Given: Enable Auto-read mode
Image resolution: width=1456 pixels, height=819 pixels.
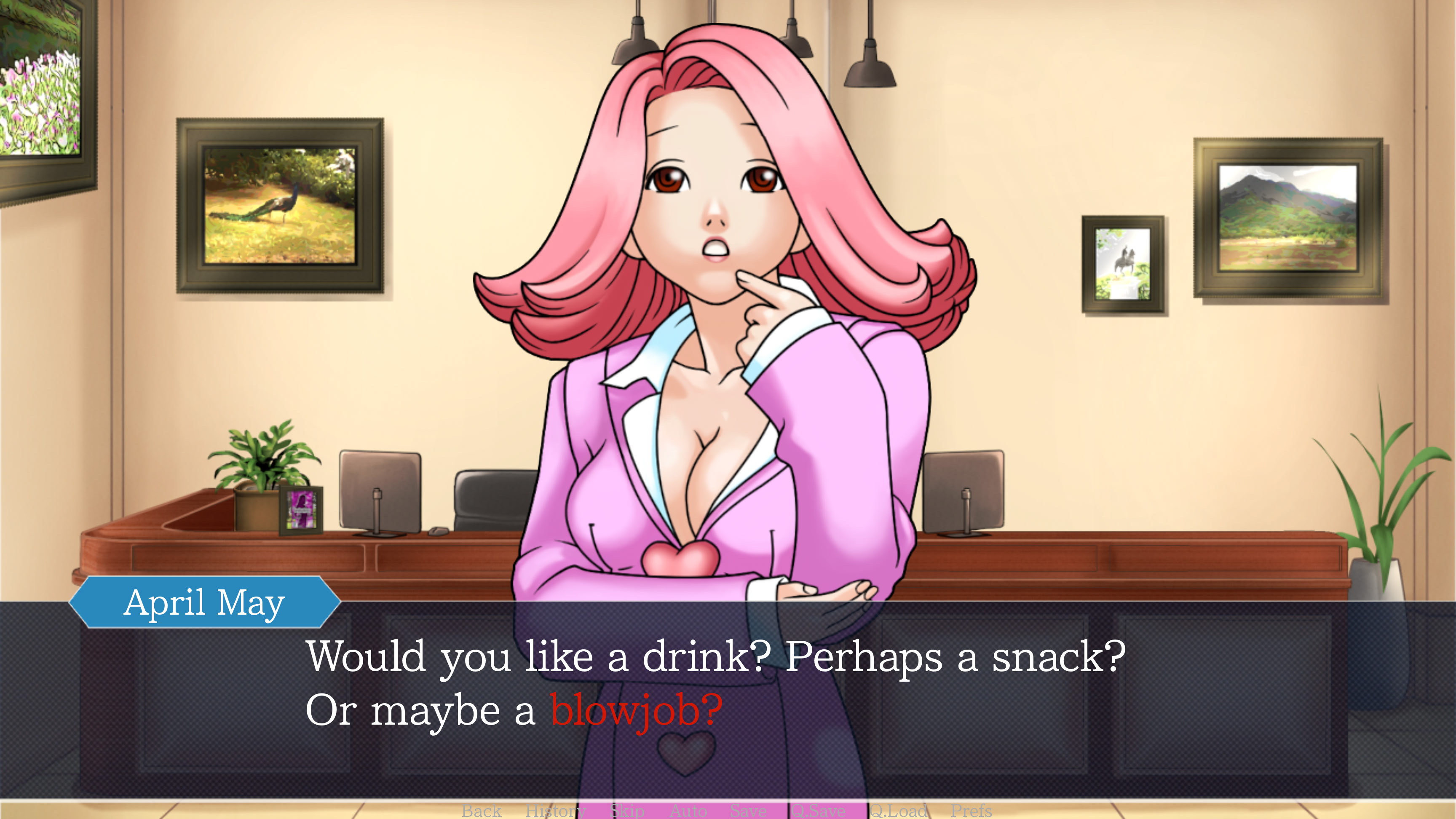Looking at the screenshot, I should 689,811.
